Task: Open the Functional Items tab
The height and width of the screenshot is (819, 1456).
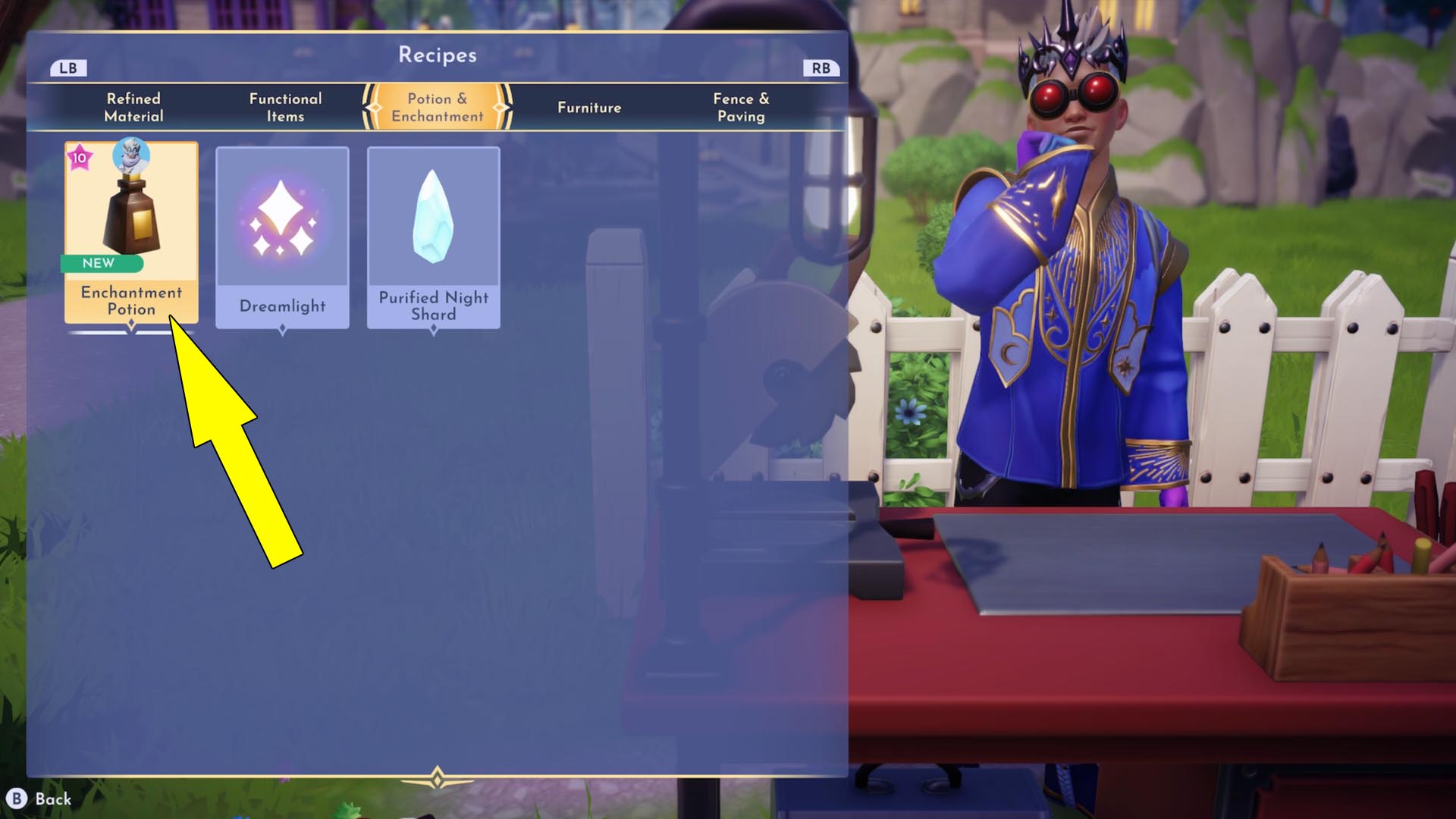Action: pyautogui.click(x=285, y=107)
